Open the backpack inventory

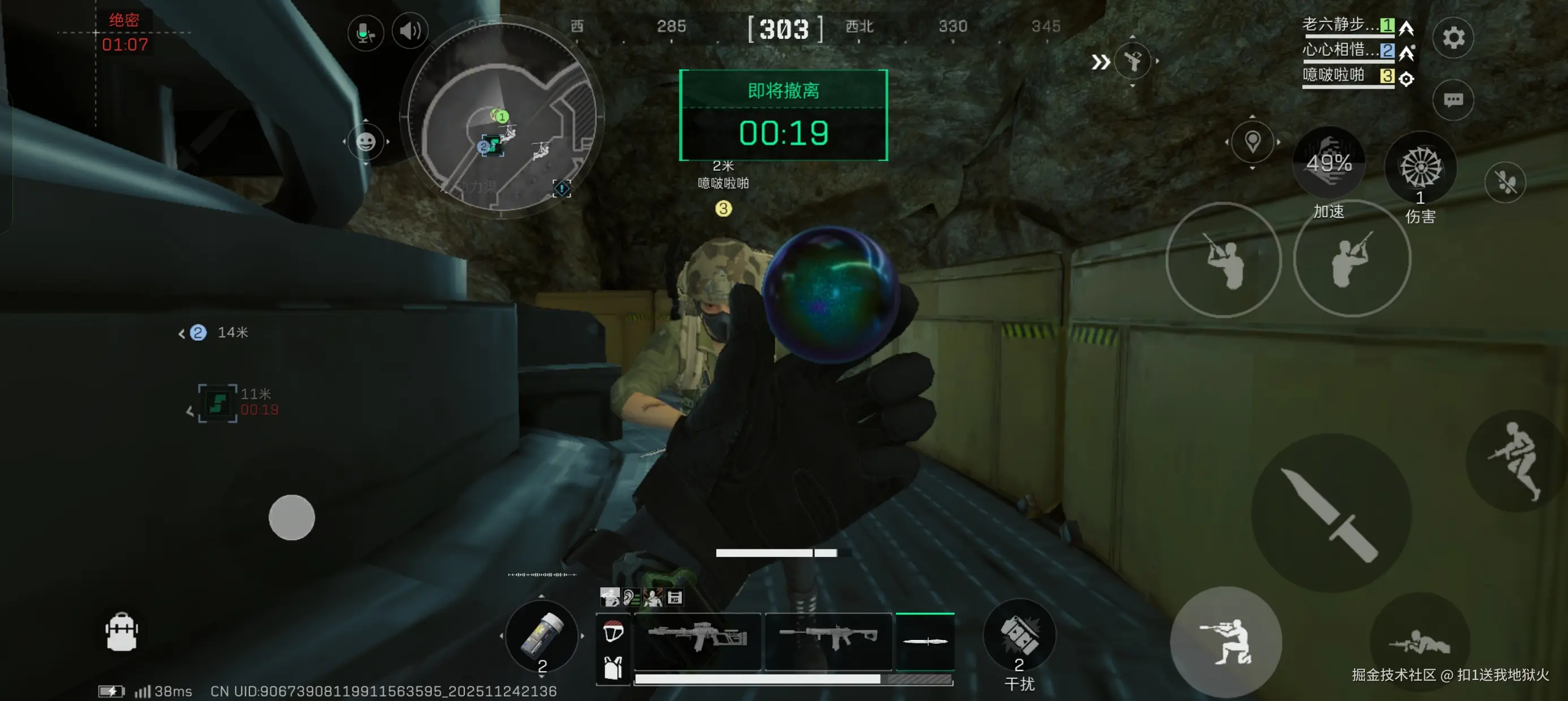[x=121, y=632]
